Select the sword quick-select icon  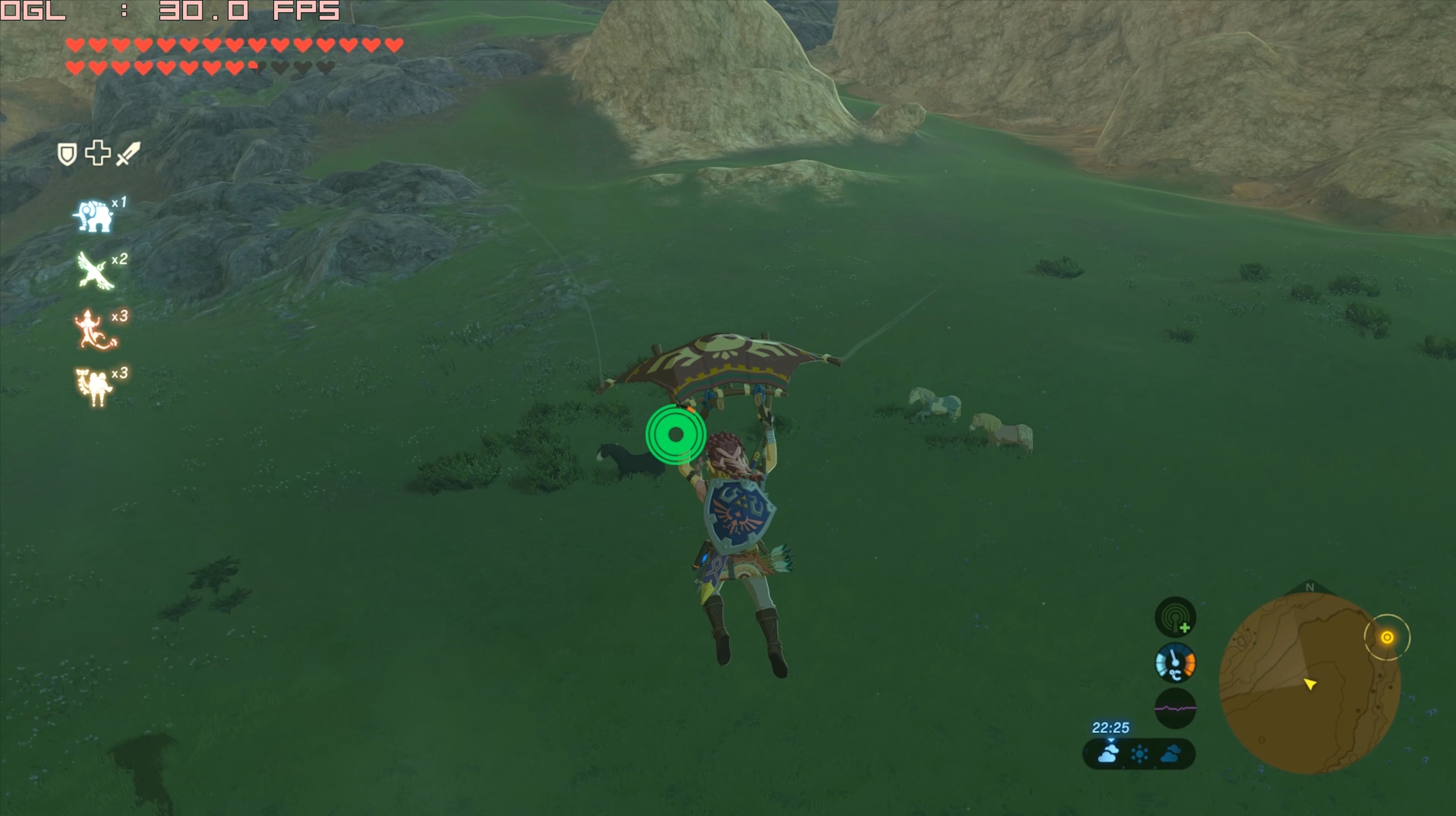(128, 153)
